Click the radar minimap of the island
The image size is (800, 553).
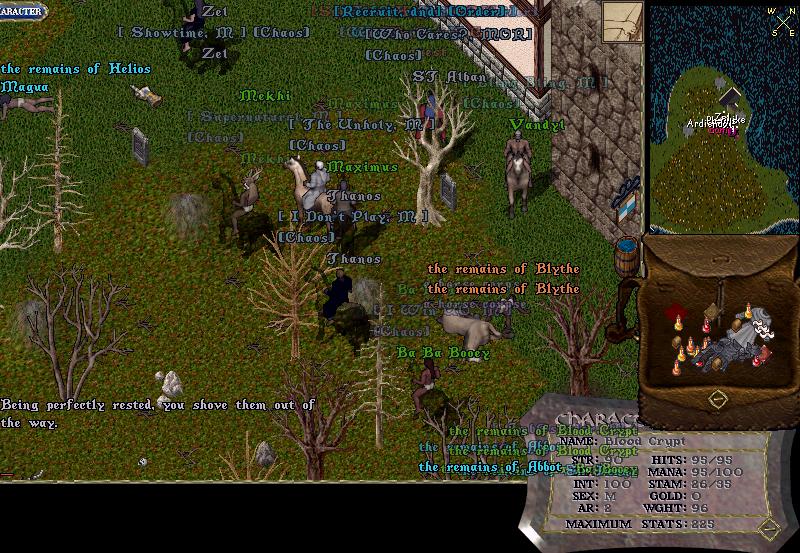(x=721, y=115)
